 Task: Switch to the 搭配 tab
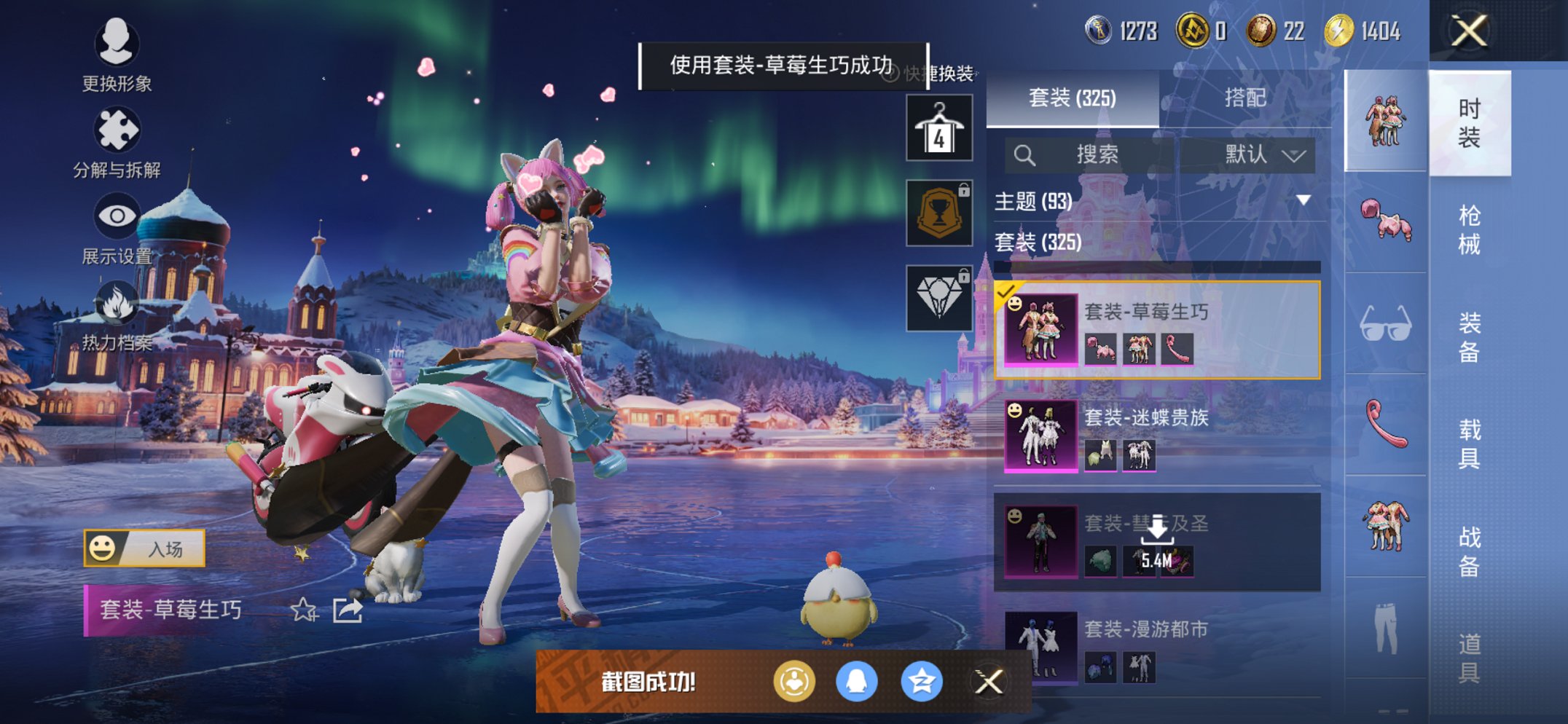[1244, 98]
